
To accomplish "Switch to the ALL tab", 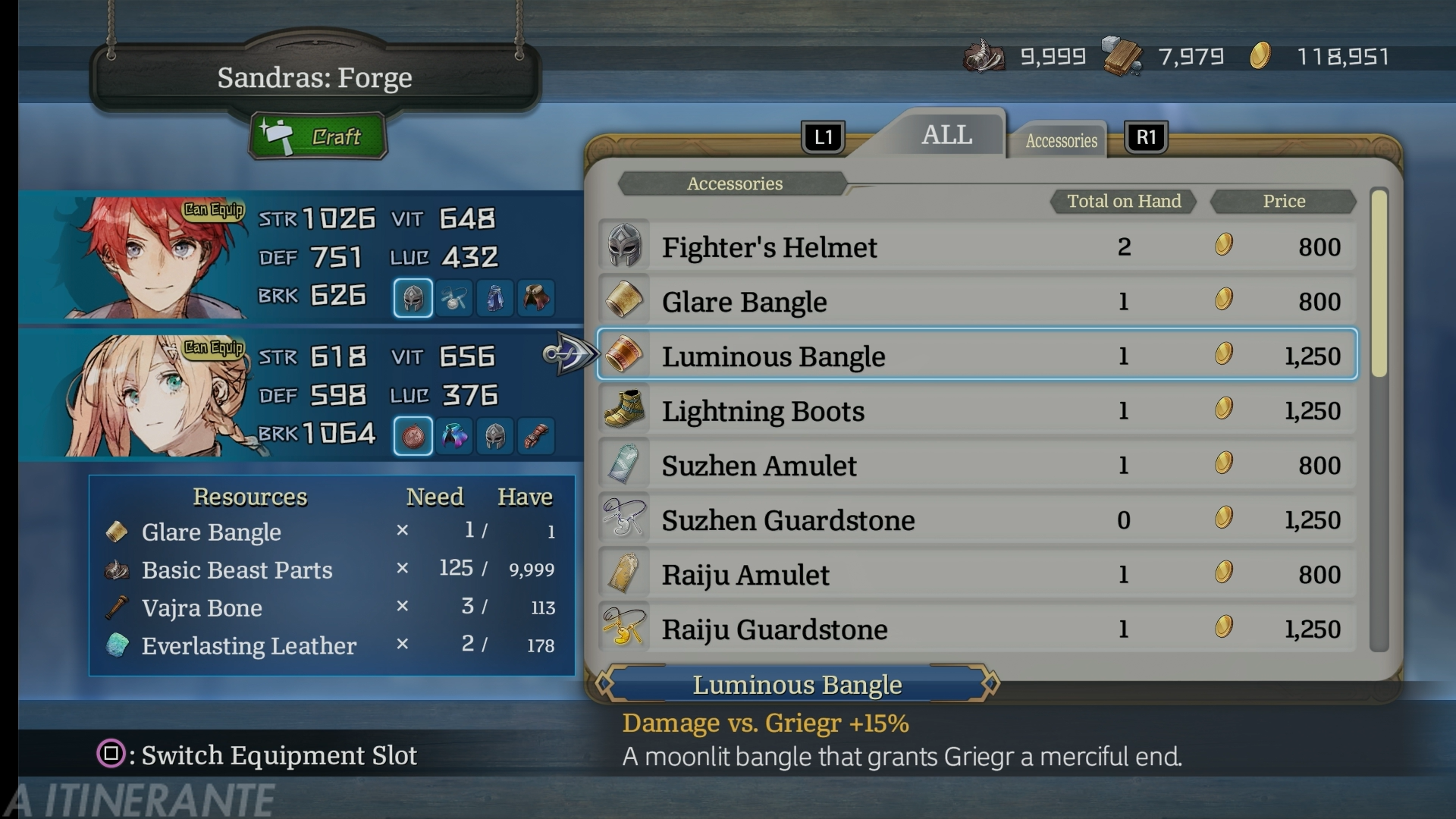I will [x=946, y=135].
